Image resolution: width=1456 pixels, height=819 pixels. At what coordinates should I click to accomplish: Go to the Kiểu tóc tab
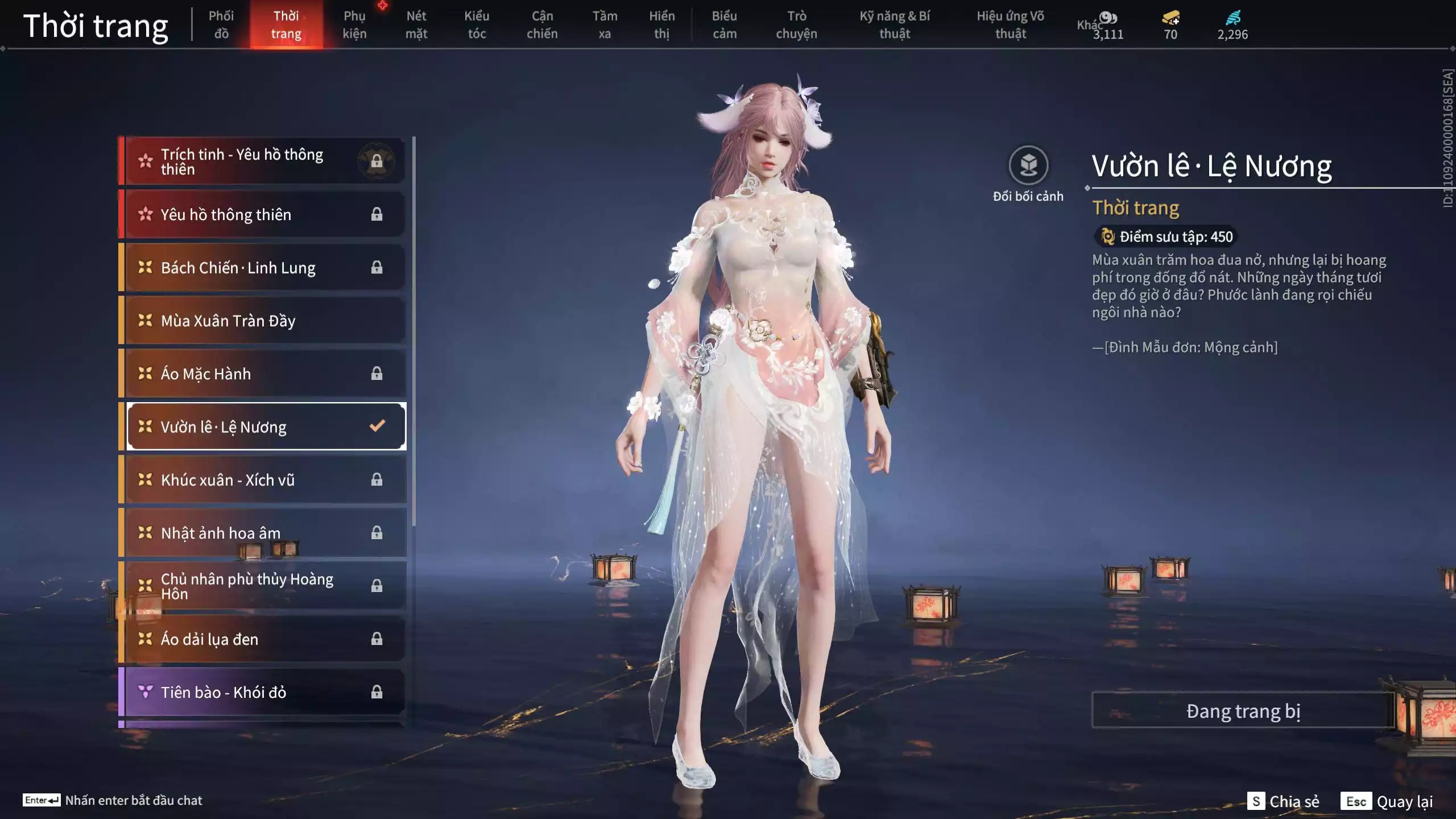point(477,25)
